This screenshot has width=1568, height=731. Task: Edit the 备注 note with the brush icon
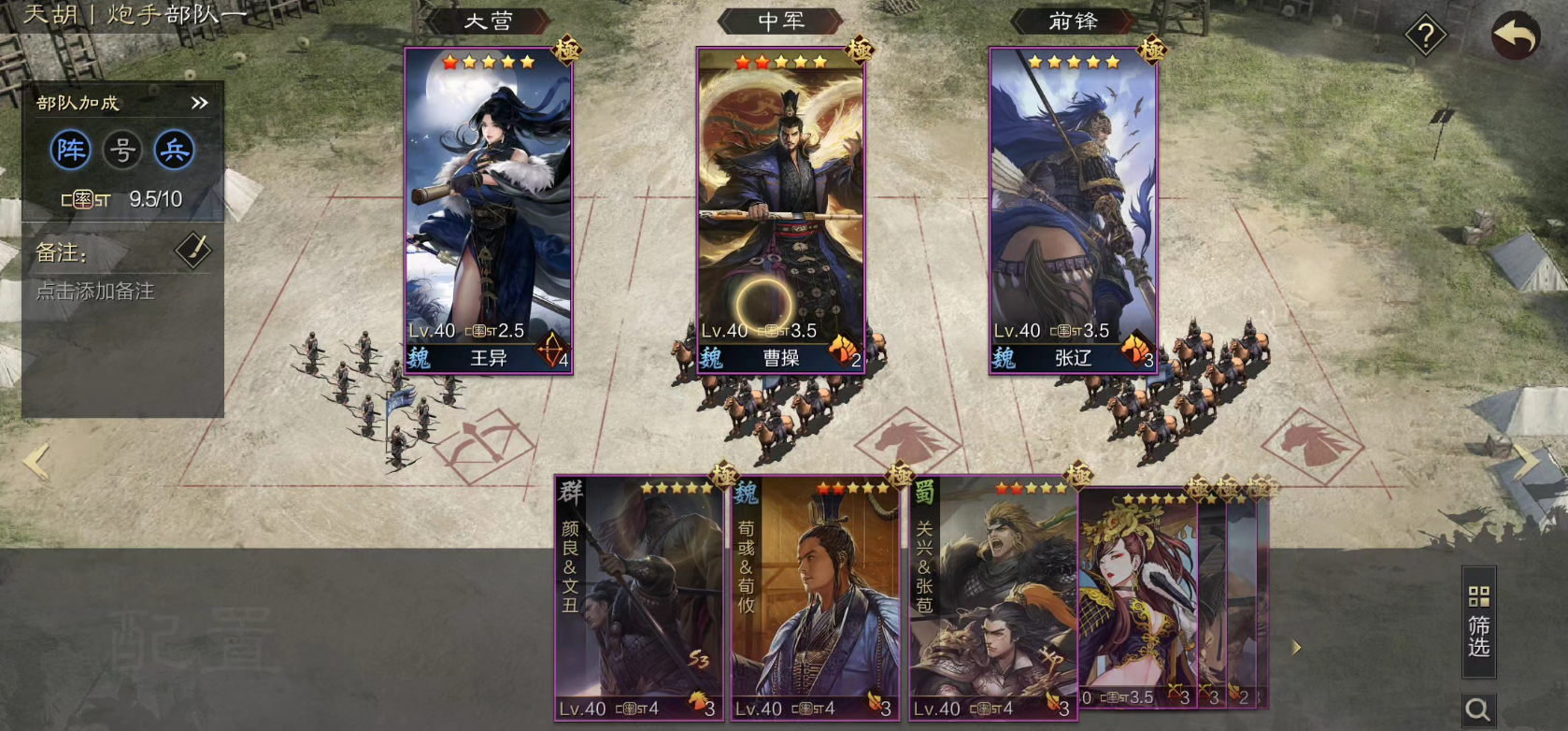click(193, 251)
